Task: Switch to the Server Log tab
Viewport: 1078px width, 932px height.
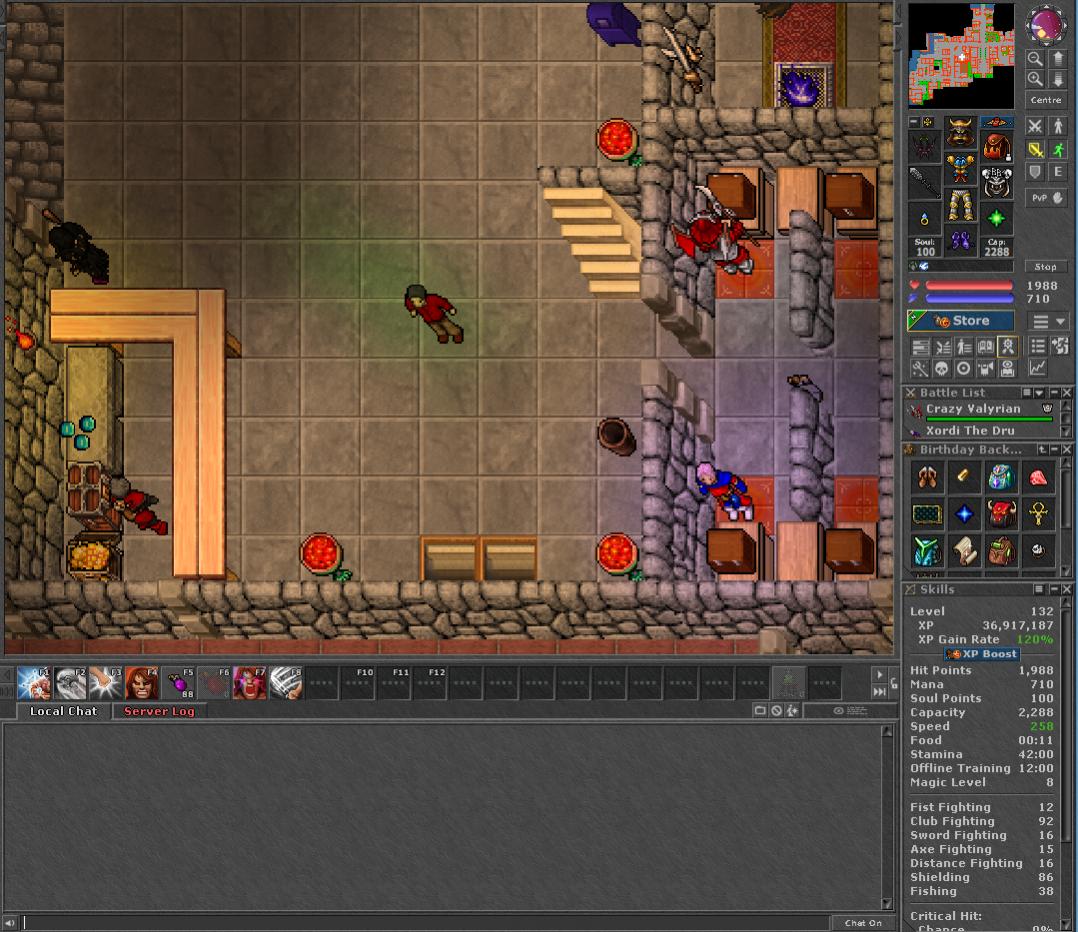Action: click(159, 711)
